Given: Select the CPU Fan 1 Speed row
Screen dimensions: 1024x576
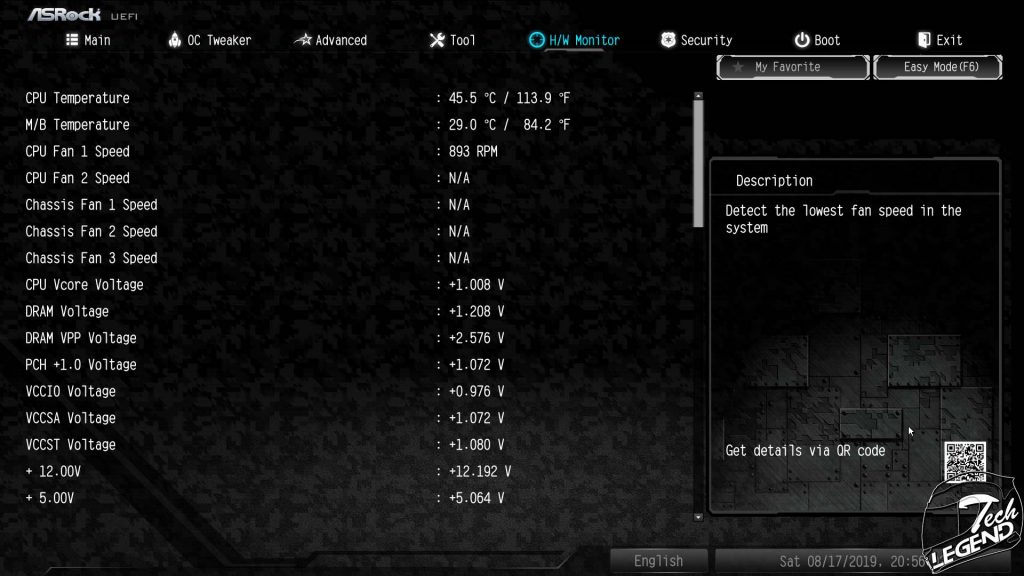Looking at the screenshot, I should point(78,151).
